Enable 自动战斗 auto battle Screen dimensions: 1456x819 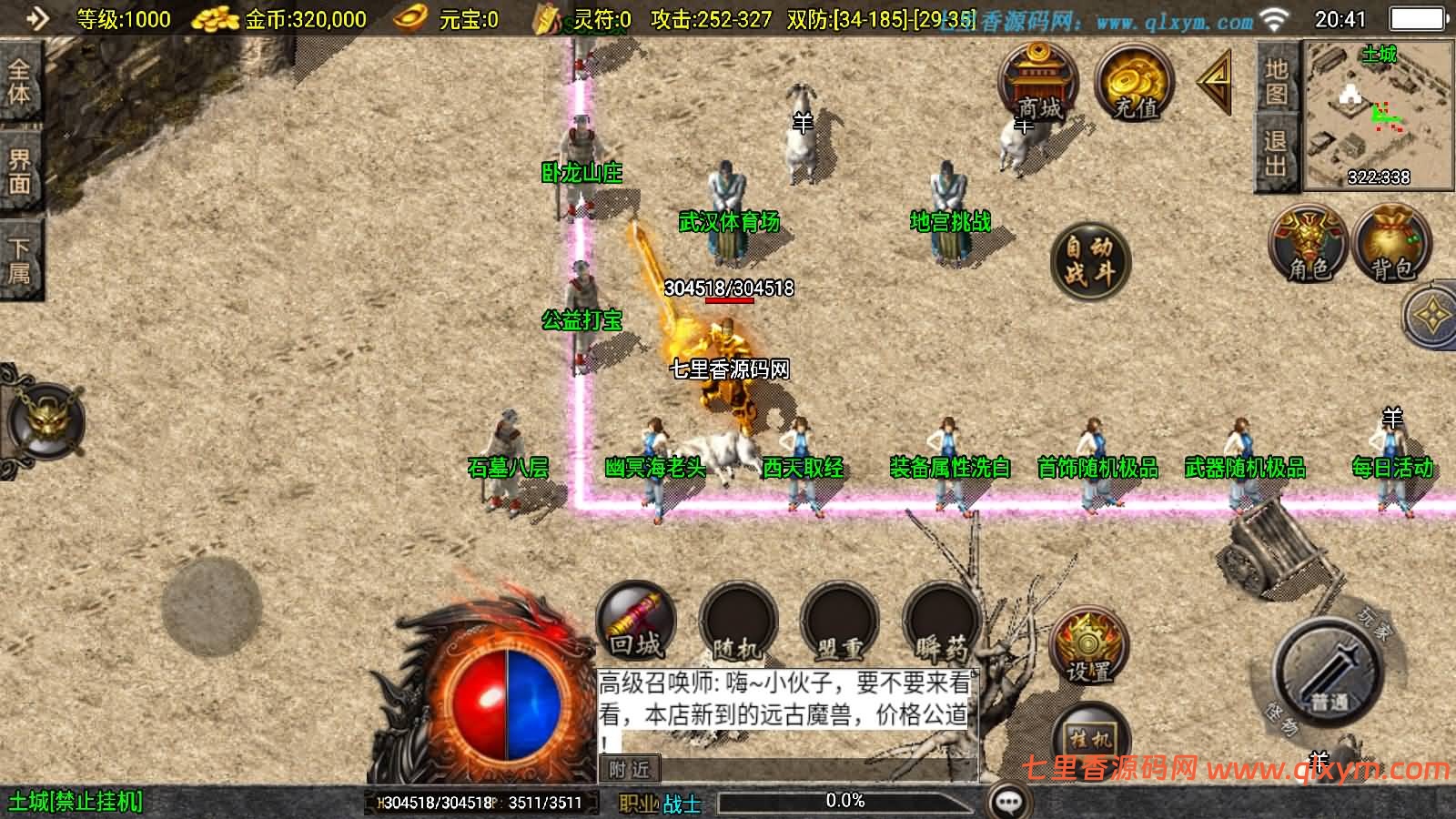[1088, 264]
